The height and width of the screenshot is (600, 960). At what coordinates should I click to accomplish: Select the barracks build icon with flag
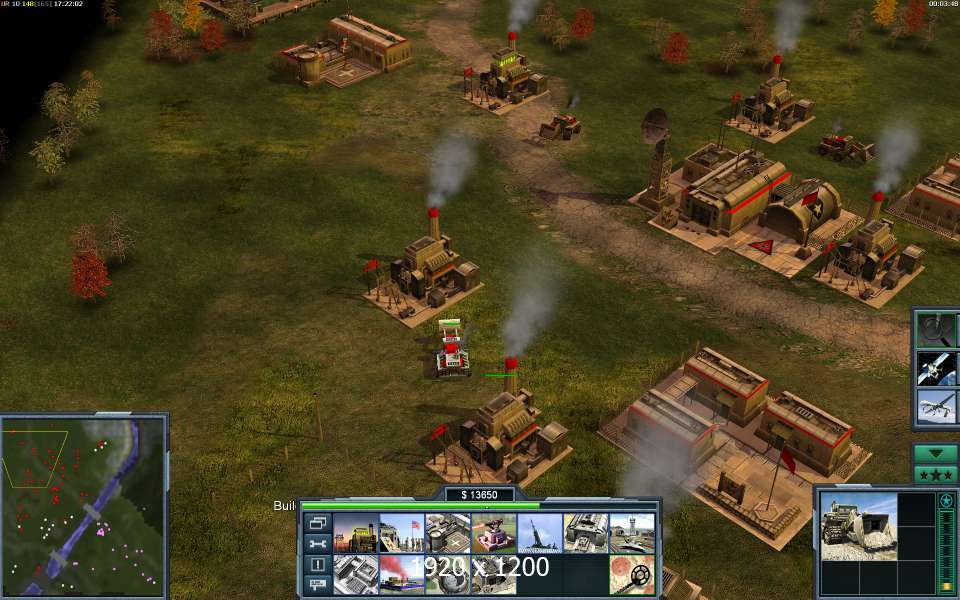click(x=401, y=533)
